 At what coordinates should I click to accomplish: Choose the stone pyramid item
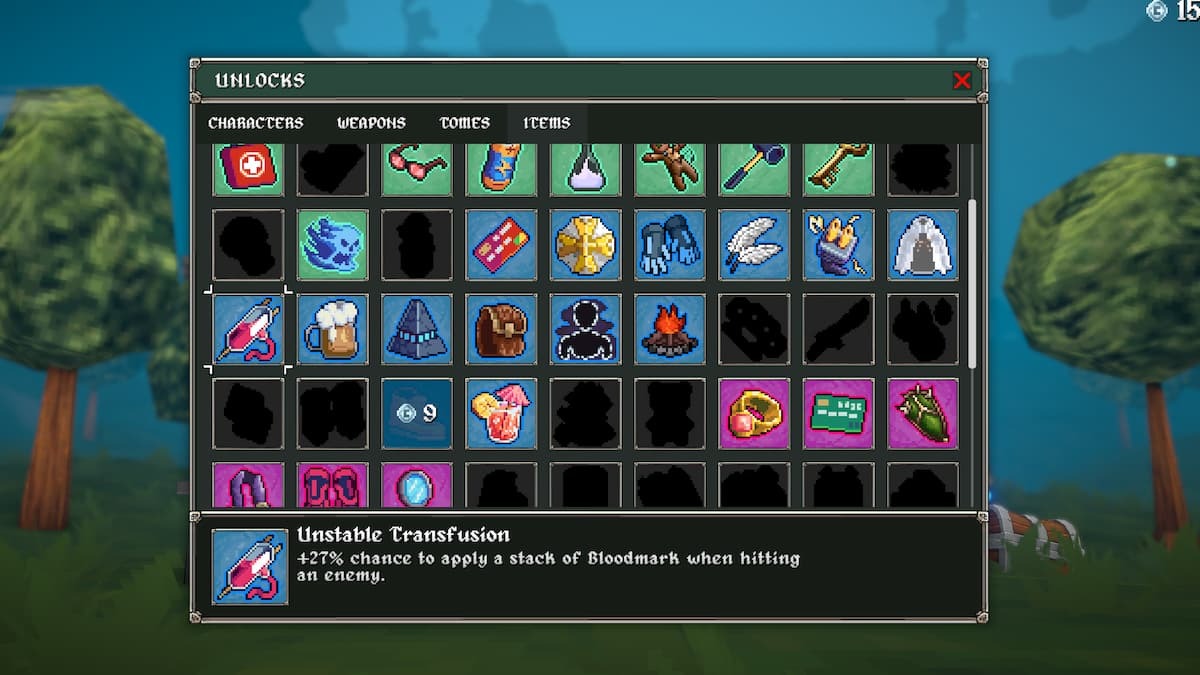(x=417, y=329)
